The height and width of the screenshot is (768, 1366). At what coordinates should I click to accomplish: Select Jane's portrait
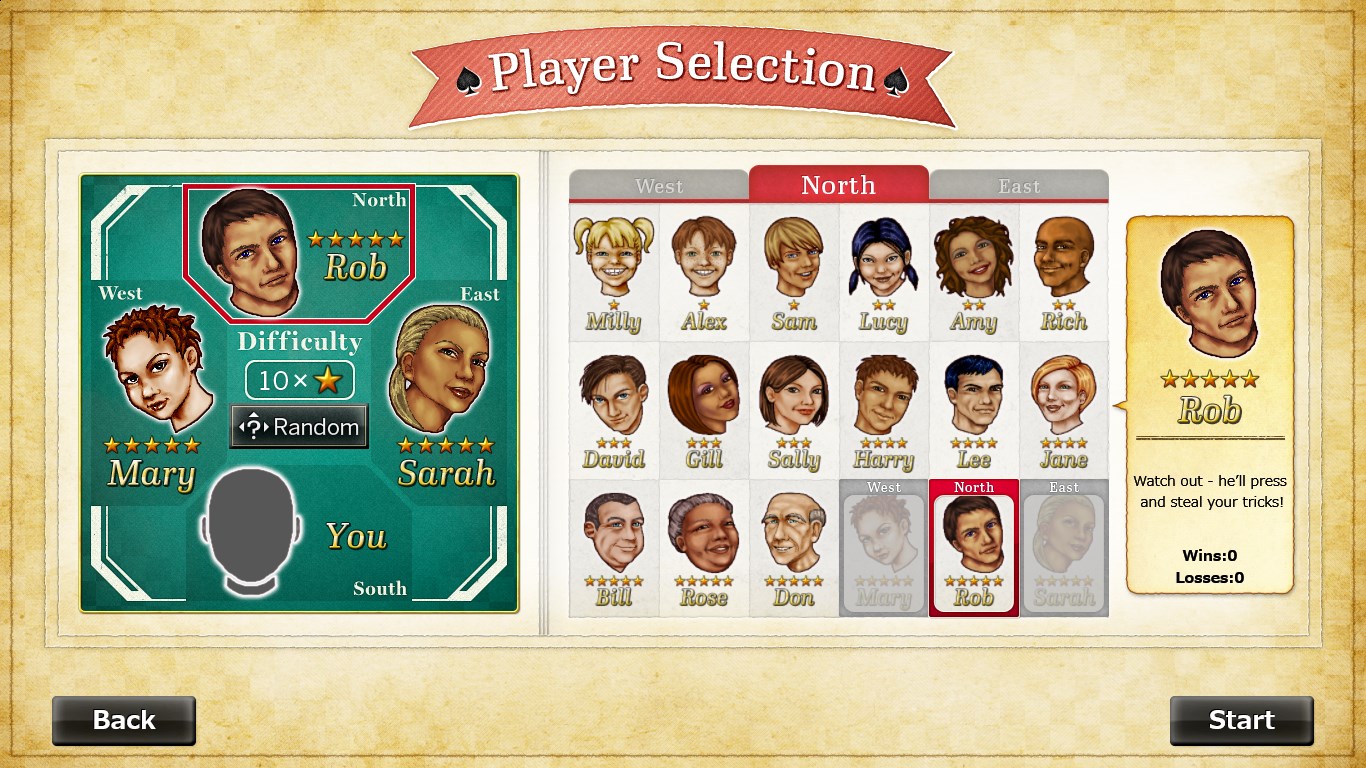1064,408
